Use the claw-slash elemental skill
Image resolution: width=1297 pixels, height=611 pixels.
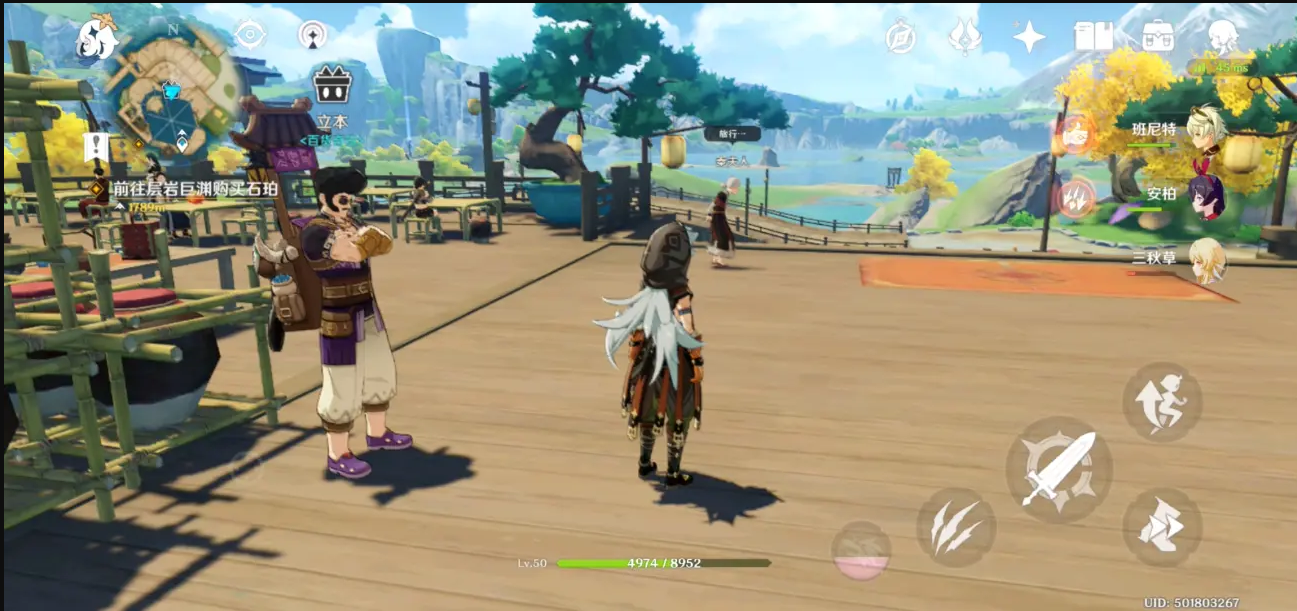click(955, 527)
